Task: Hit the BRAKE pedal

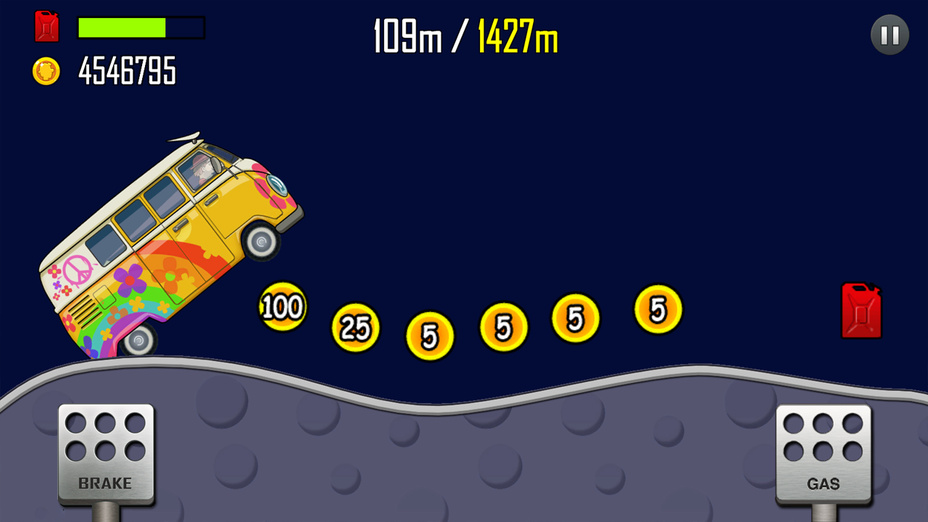Action: (x=106, y=452)
